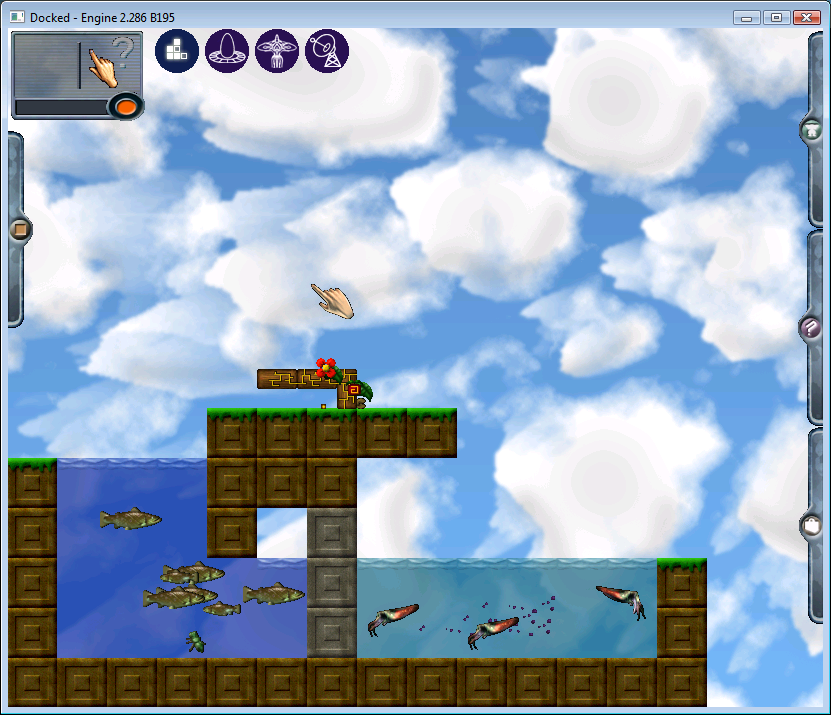The image size is (831, 715).
Task: Open the winged creature icon button
Action: click(277, 51)
